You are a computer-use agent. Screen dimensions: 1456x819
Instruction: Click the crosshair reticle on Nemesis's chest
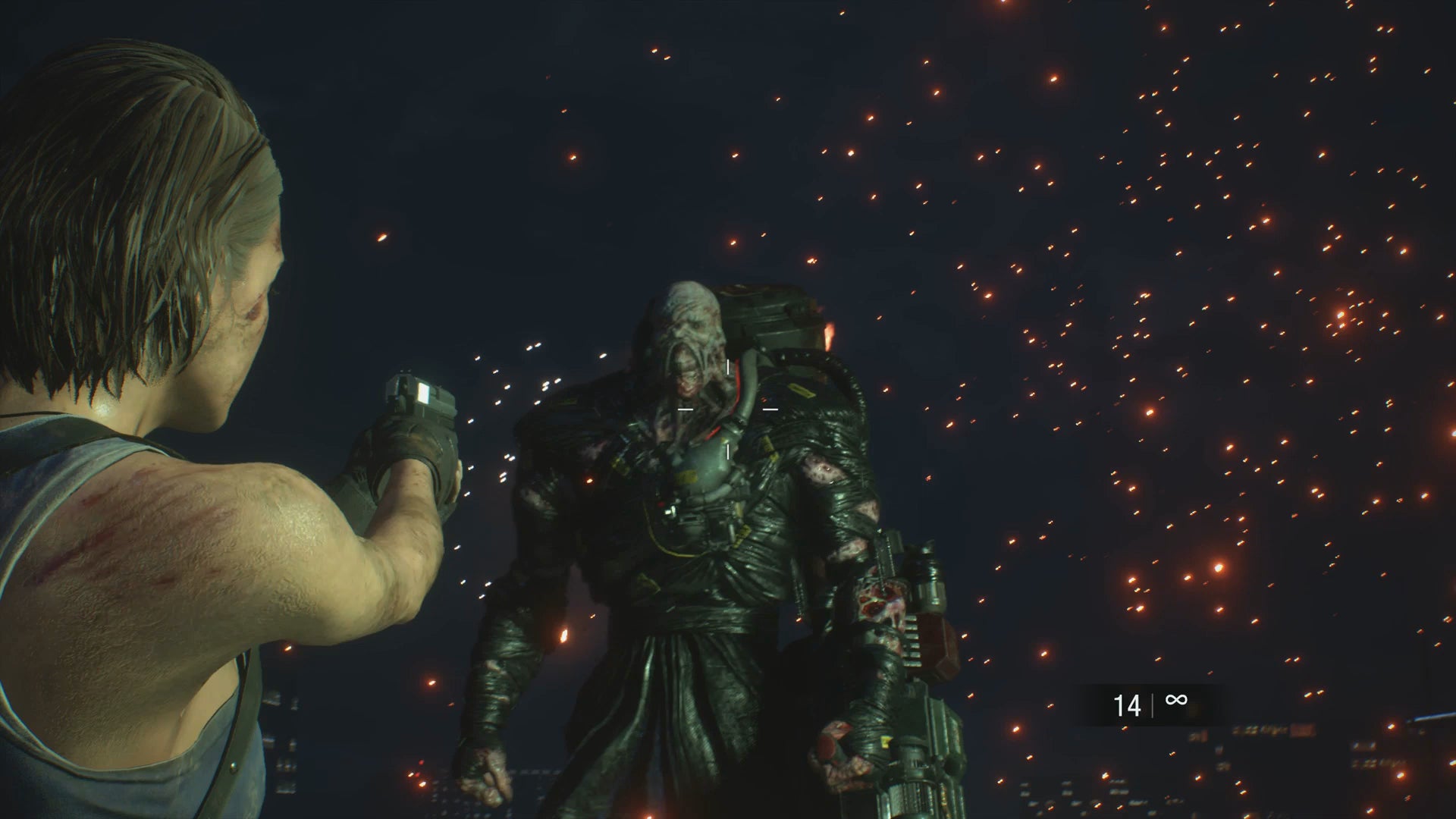coord(728,409)
